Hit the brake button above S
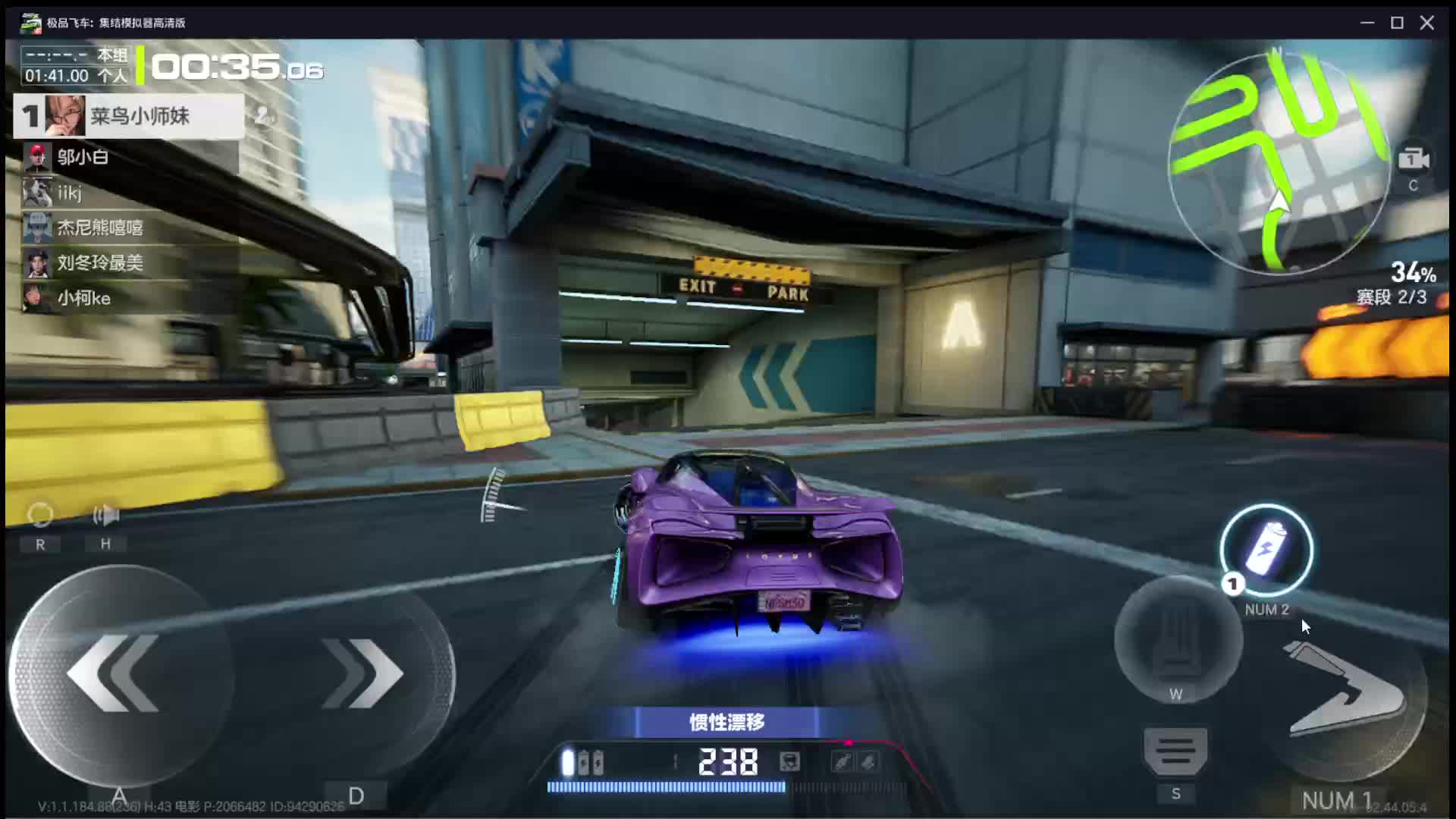Screen dimensions: 1456x819 1175,752
